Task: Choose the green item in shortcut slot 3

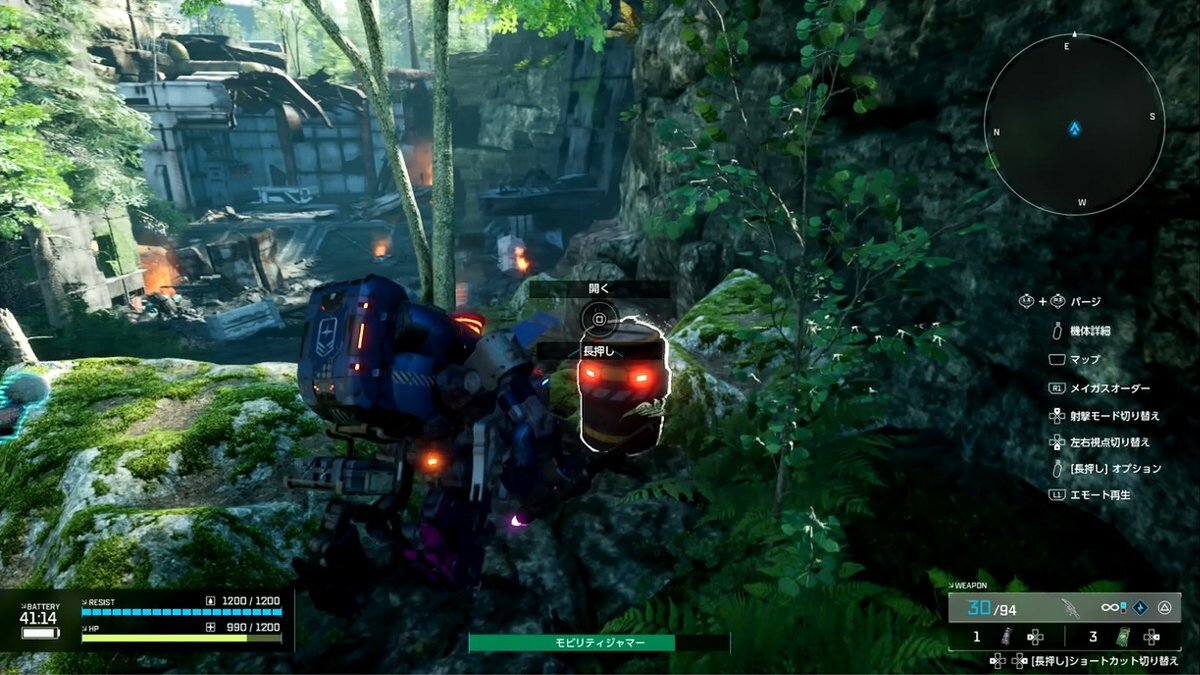Action: (x=1123, y=637)
